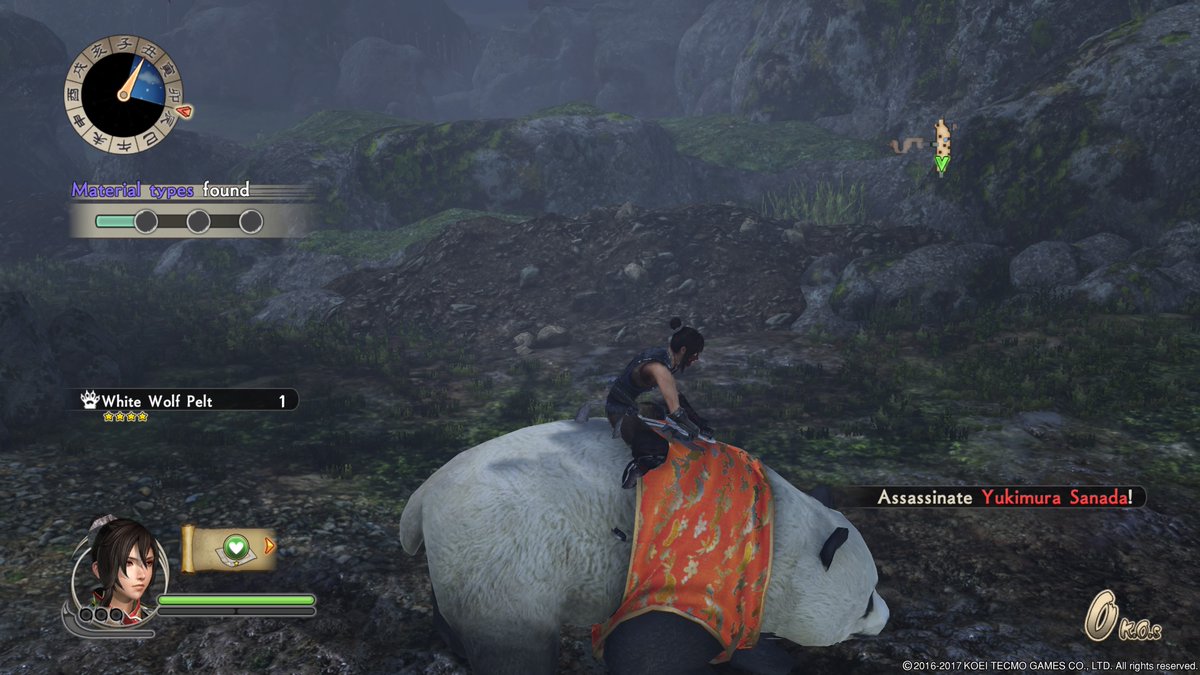The image size is (1200, 675).
Task: Use the green heart scroll item
Action: click(232, 548)
